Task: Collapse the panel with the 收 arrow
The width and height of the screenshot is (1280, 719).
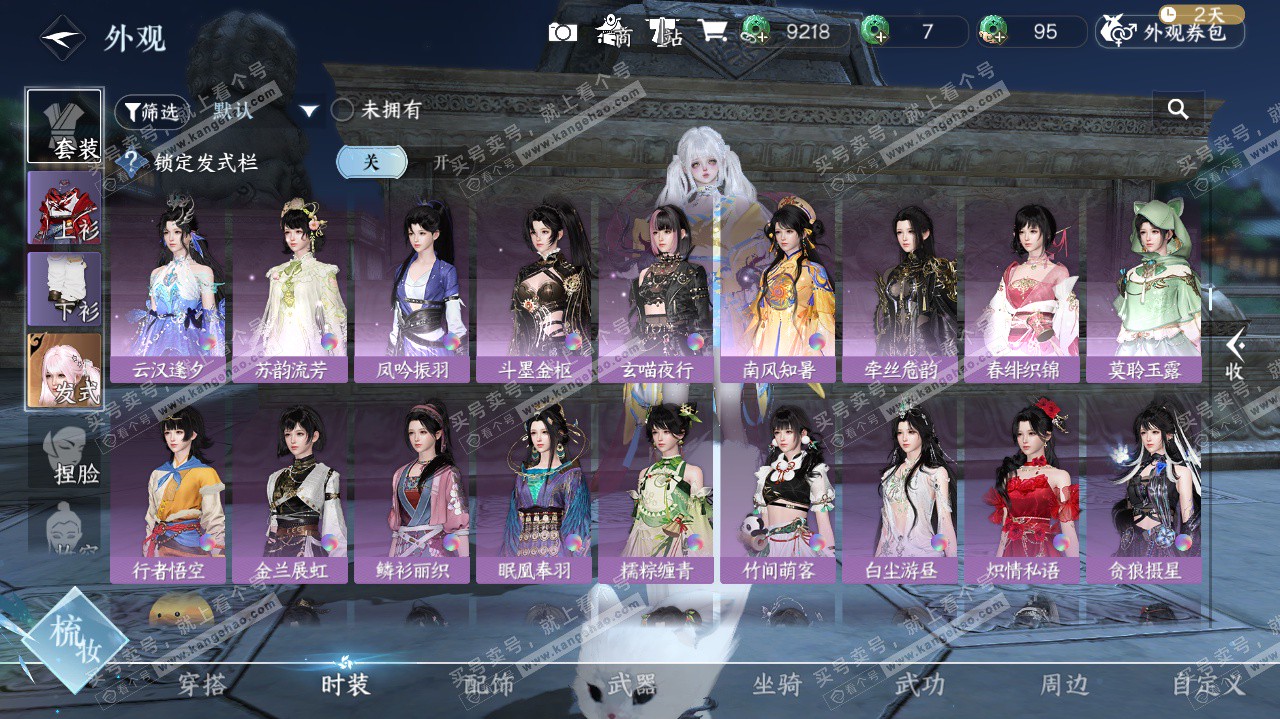Action: tap(1235, 353)
